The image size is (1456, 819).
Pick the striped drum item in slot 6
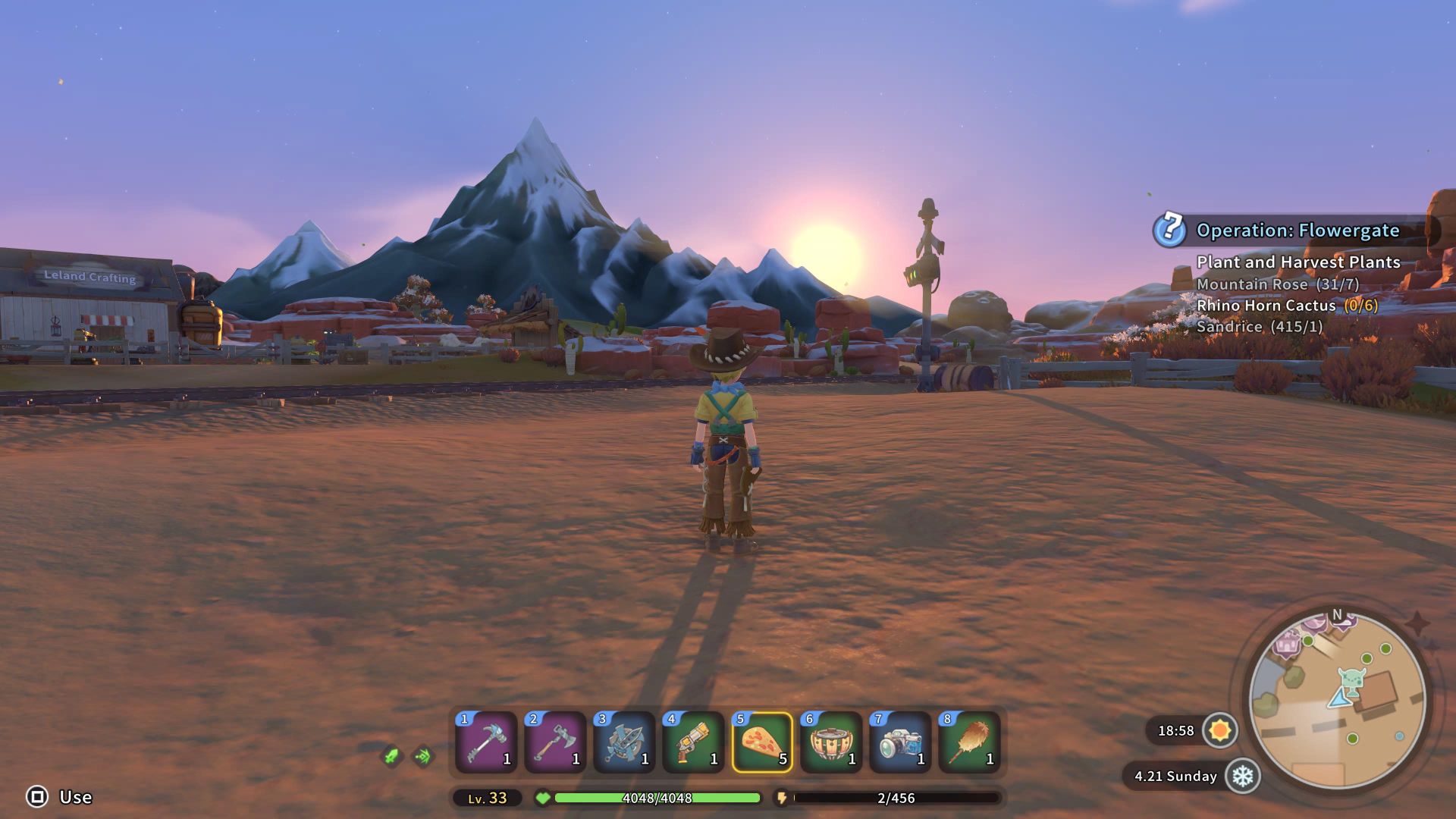click(x=831, y=742)
